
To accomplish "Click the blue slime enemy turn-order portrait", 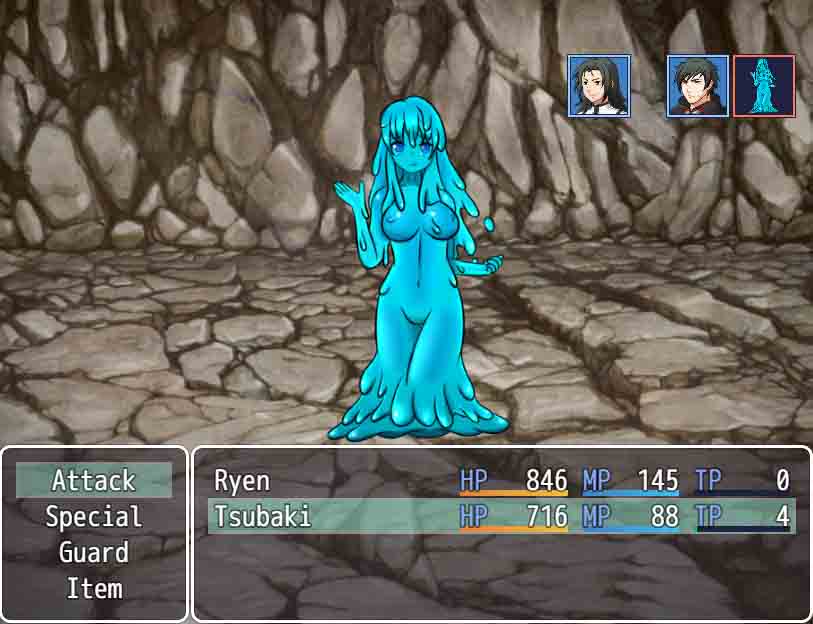I will [x=764, y=86].
